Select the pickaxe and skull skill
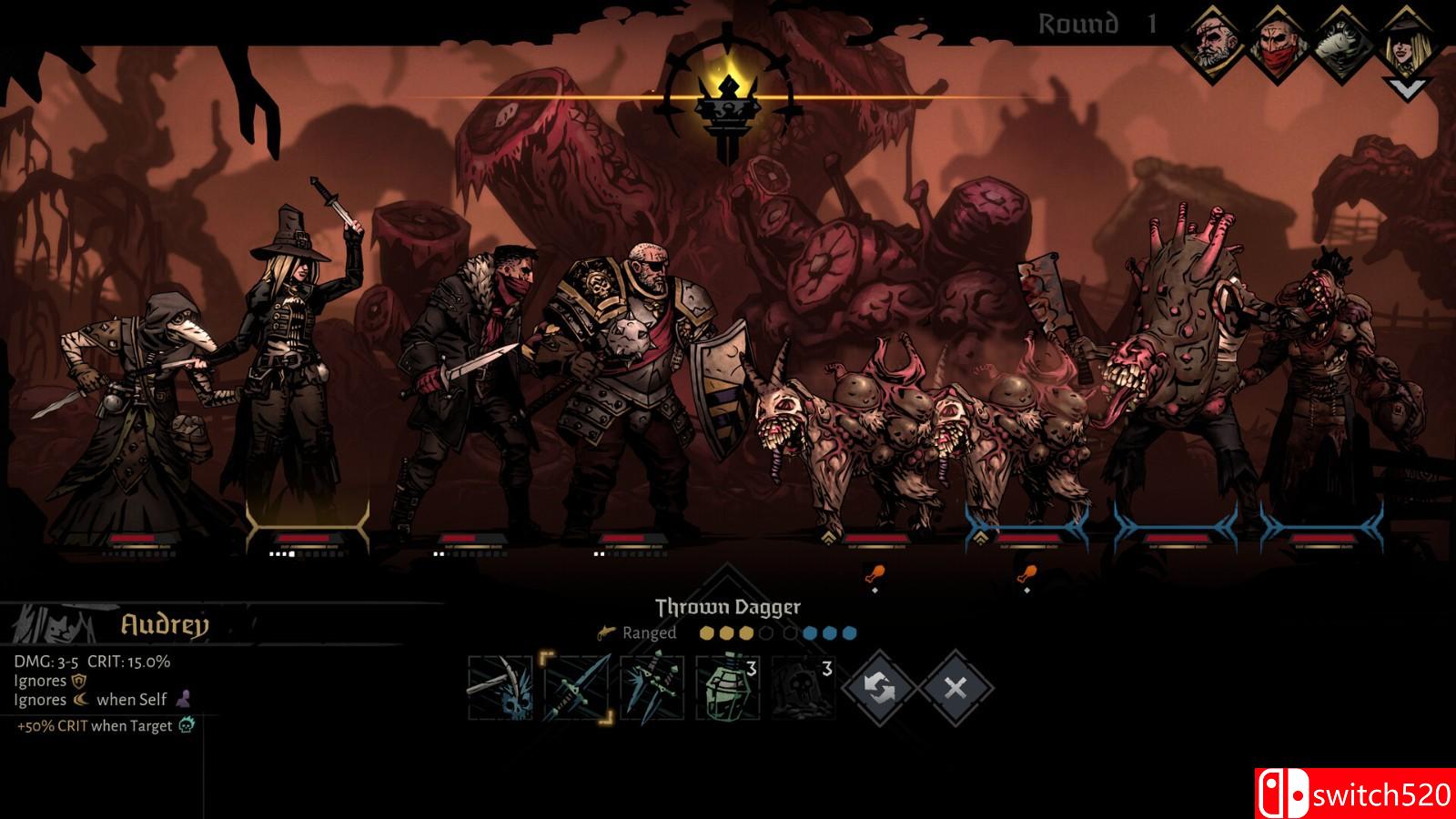This screenshot has height=819, width=1456. [x=500, y=688]
